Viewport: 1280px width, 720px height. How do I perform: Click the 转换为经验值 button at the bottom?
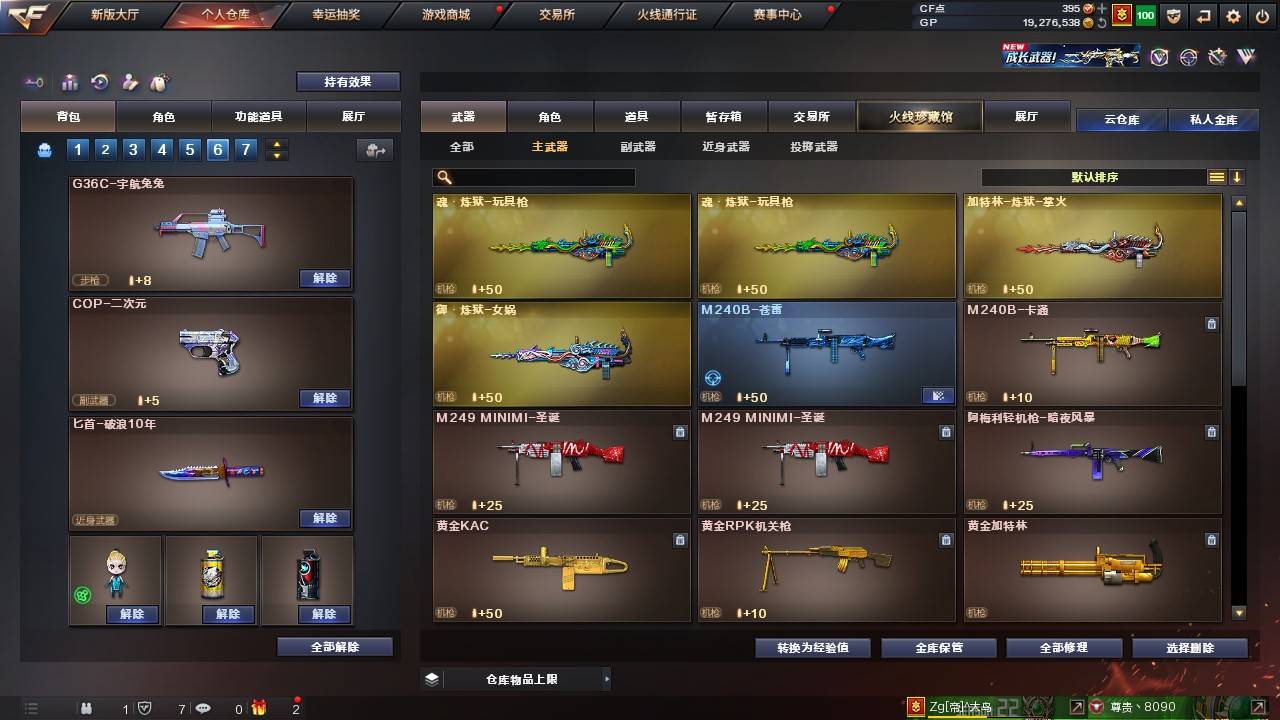[x=814, y=647]
